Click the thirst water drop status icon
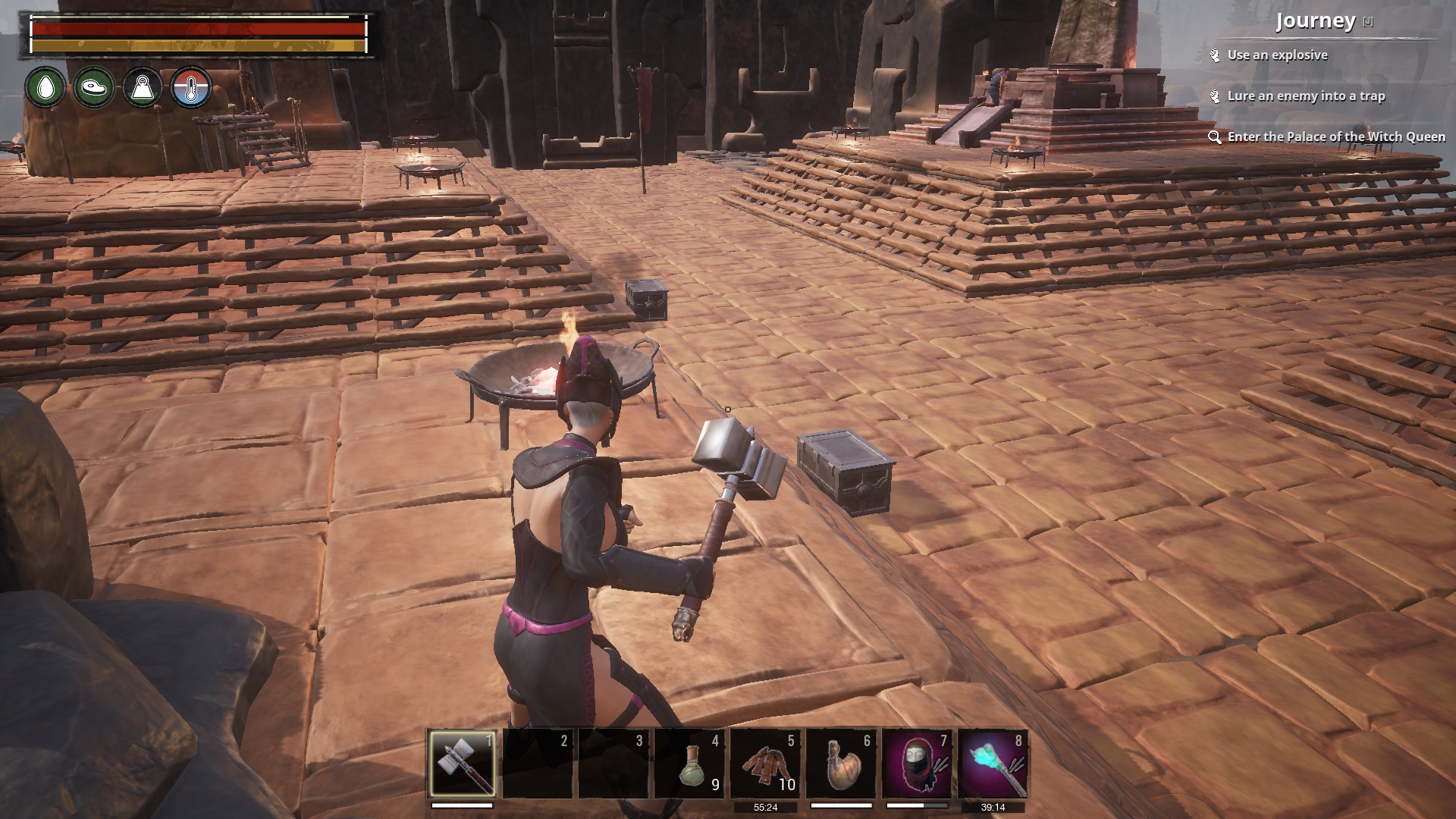Image resolution: width=1456 pixels, height=819 pixels. pos(45,87)
